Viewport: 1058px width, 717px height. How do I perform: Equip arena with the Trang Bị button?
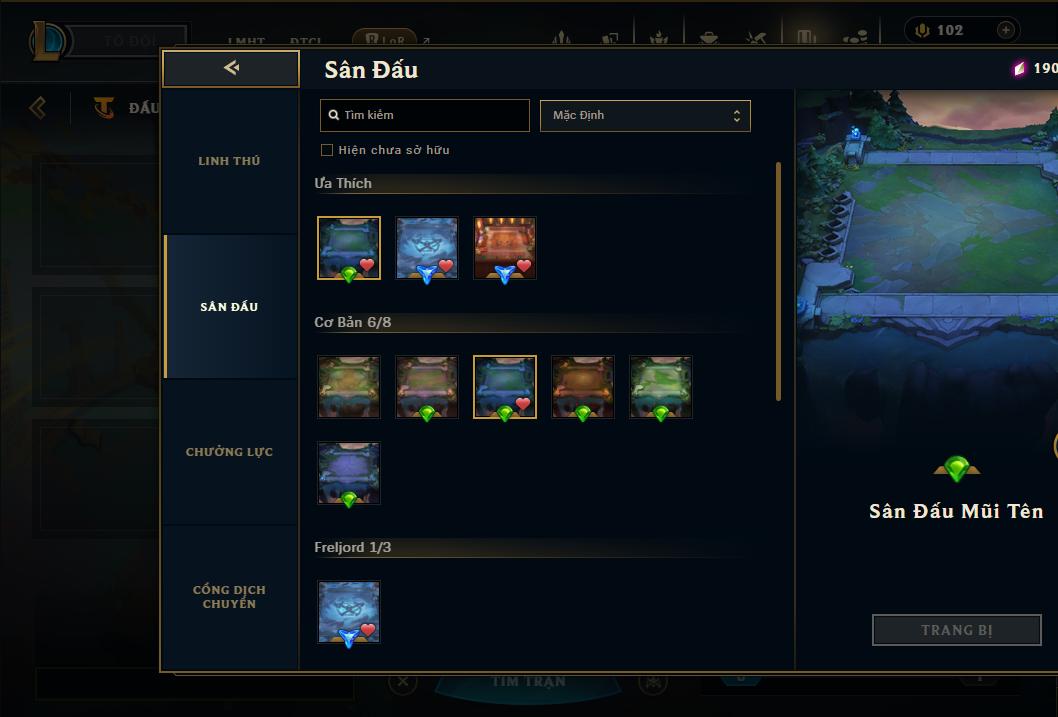pos(956,630)
